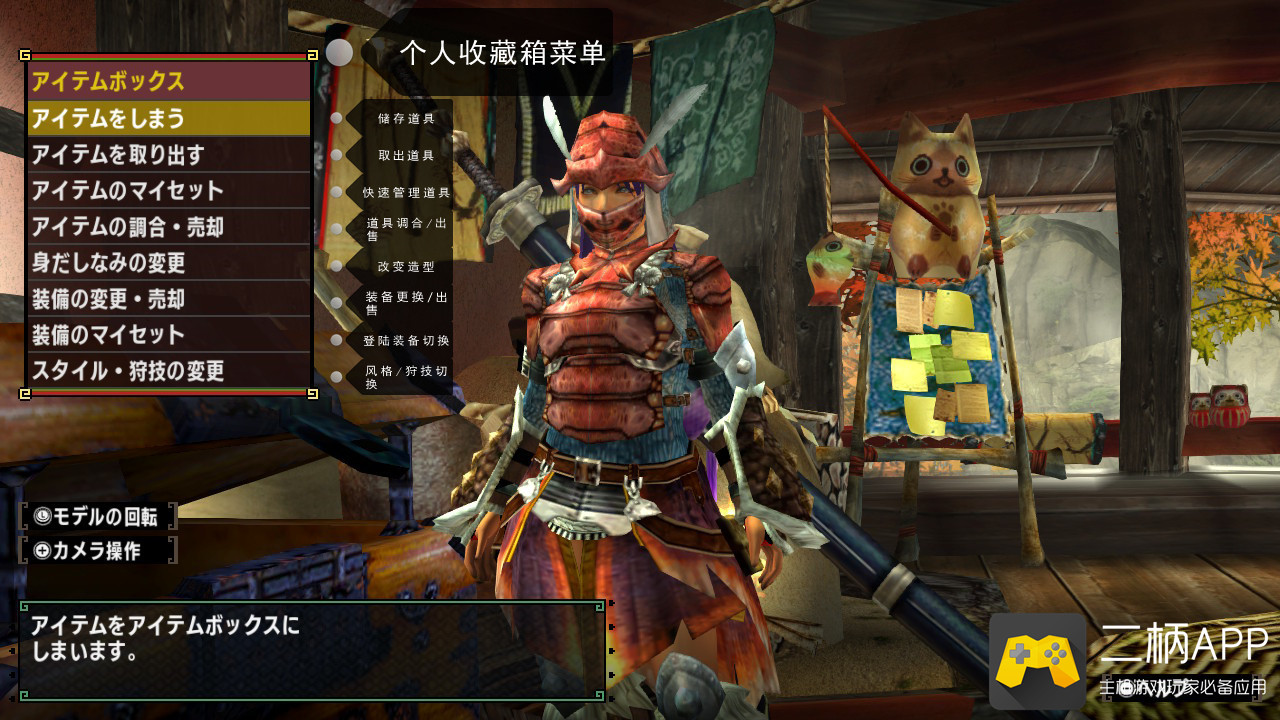Viewport: 1280px width, 720px height.
Task: Select アイテムをしまう menu entry
Action: point(168,118)
